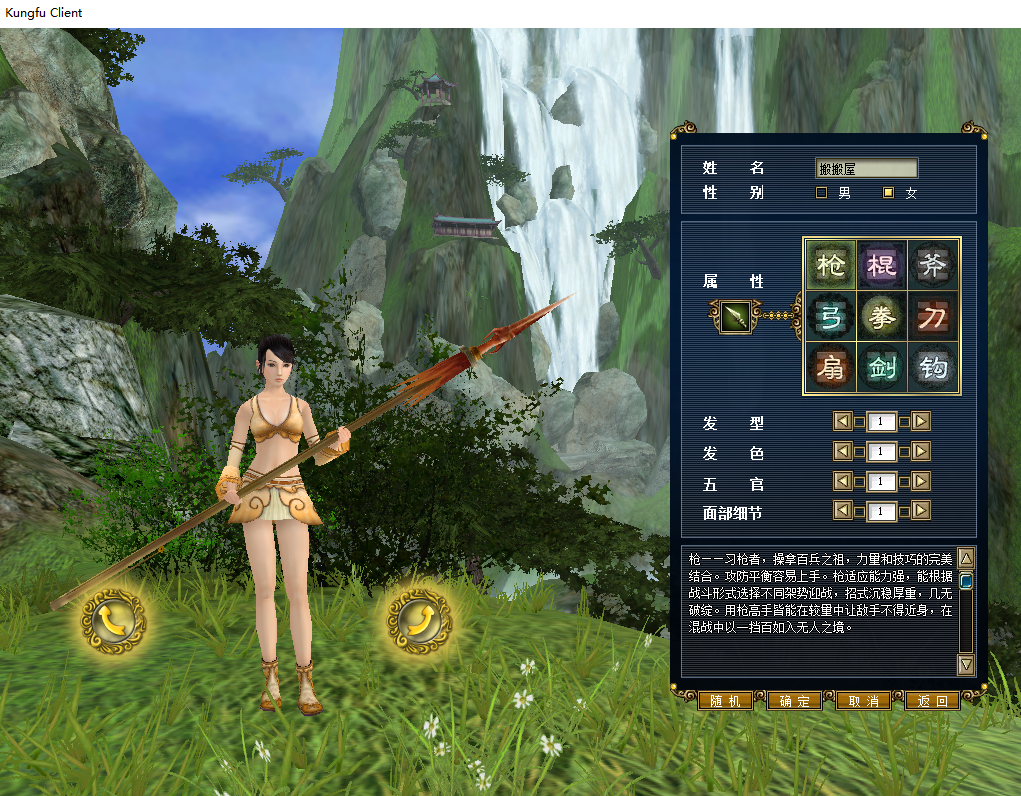Click the character name (姓名) input field

[866, 169]
